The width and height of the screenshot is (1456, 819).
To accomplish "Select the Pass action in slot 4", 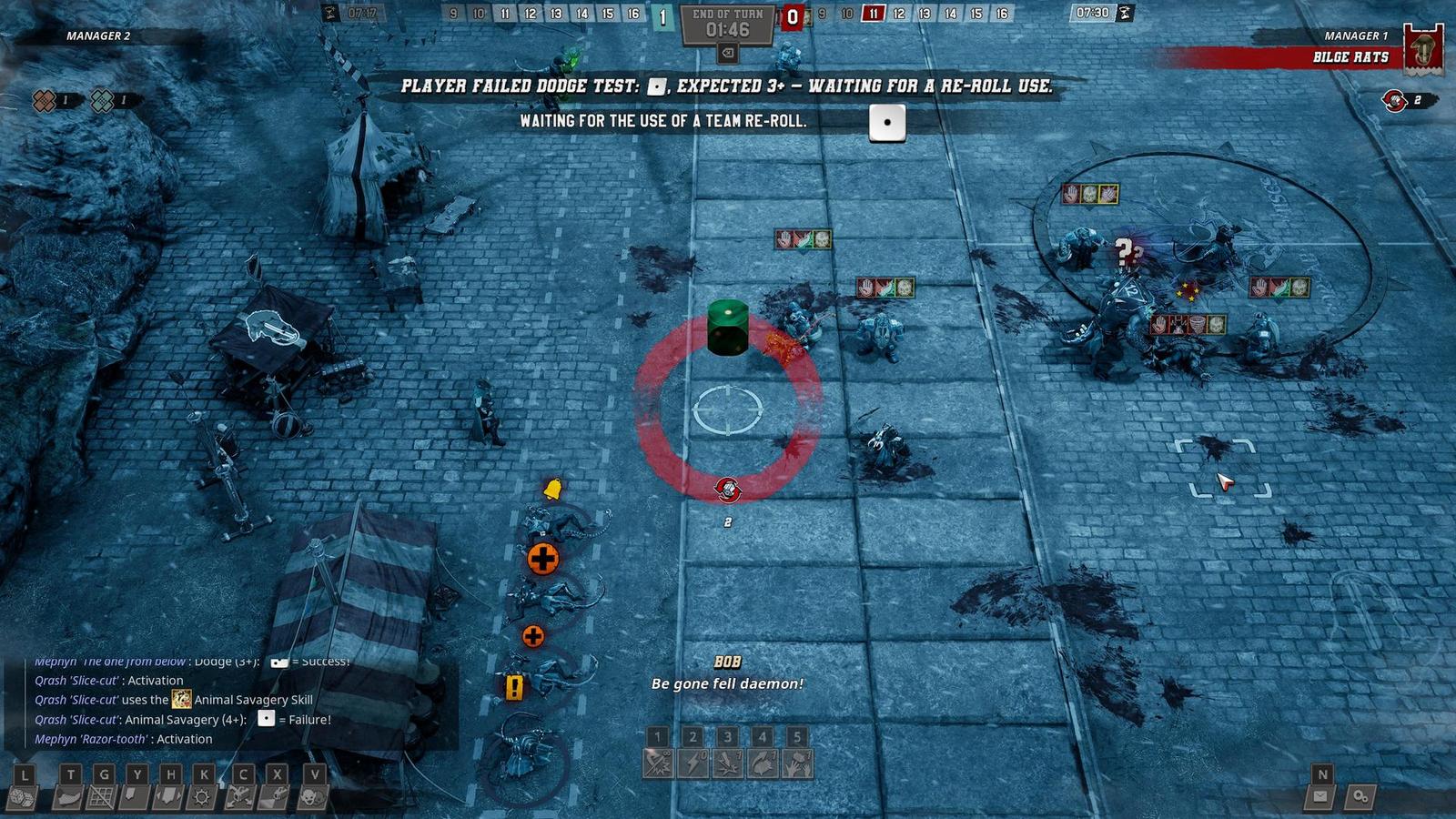I will coord(761,764).
